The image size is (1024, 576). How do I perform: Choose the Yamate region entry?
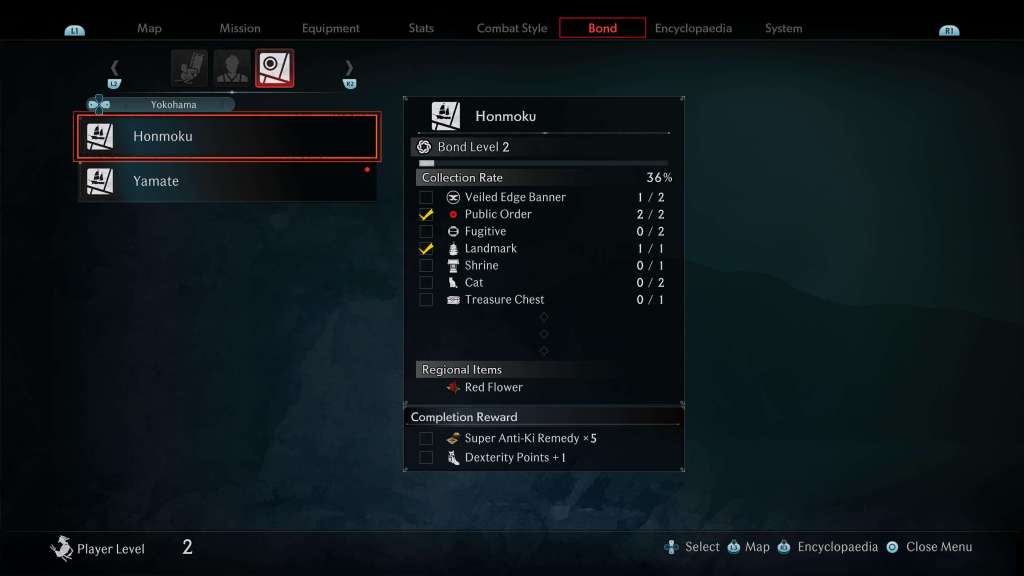pyautogui.click(x=228, y=181)
